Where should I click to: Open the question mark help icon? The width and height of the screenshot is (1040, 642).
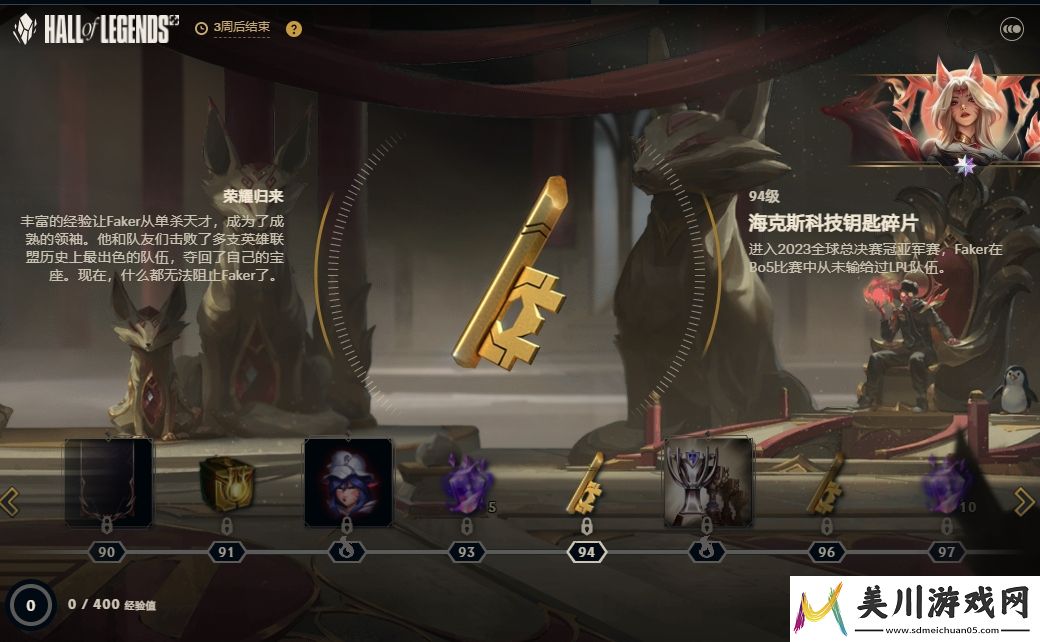[x=293, y=28]
